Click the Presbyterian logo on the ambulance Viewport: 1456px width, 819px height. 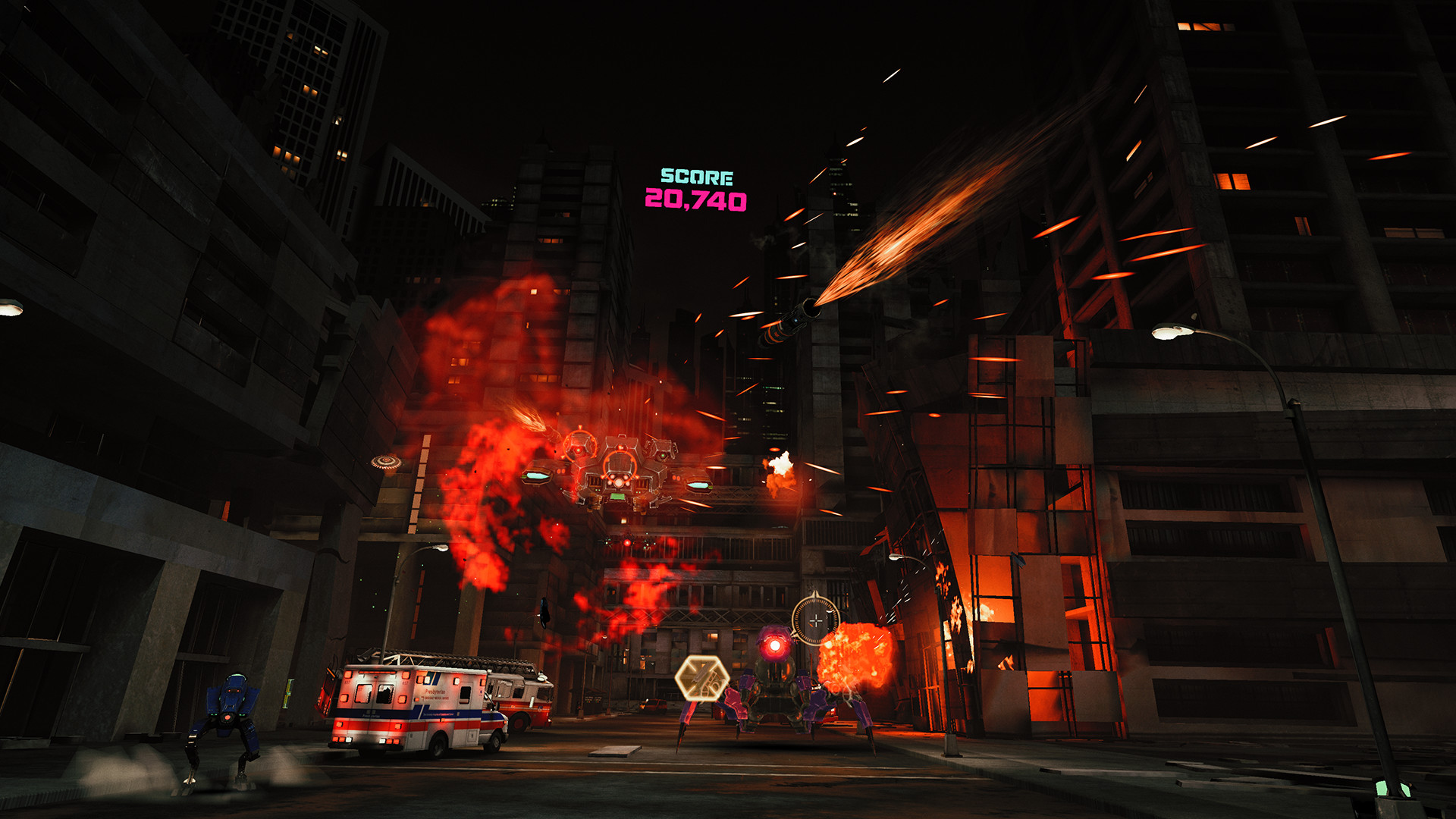click(x=435, y=693)
